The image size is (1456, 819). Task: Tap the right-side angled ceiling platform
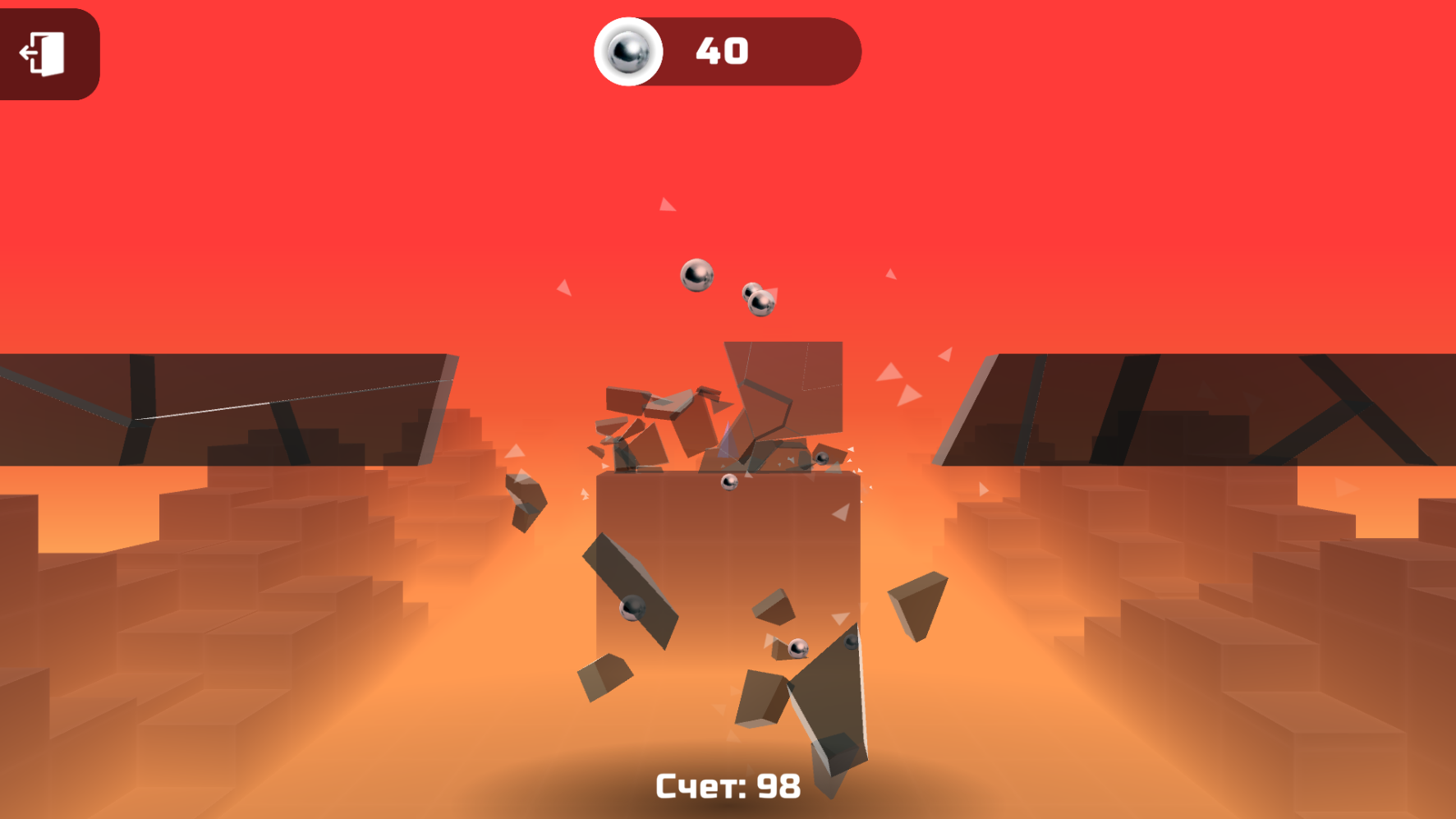point(1191,403)
